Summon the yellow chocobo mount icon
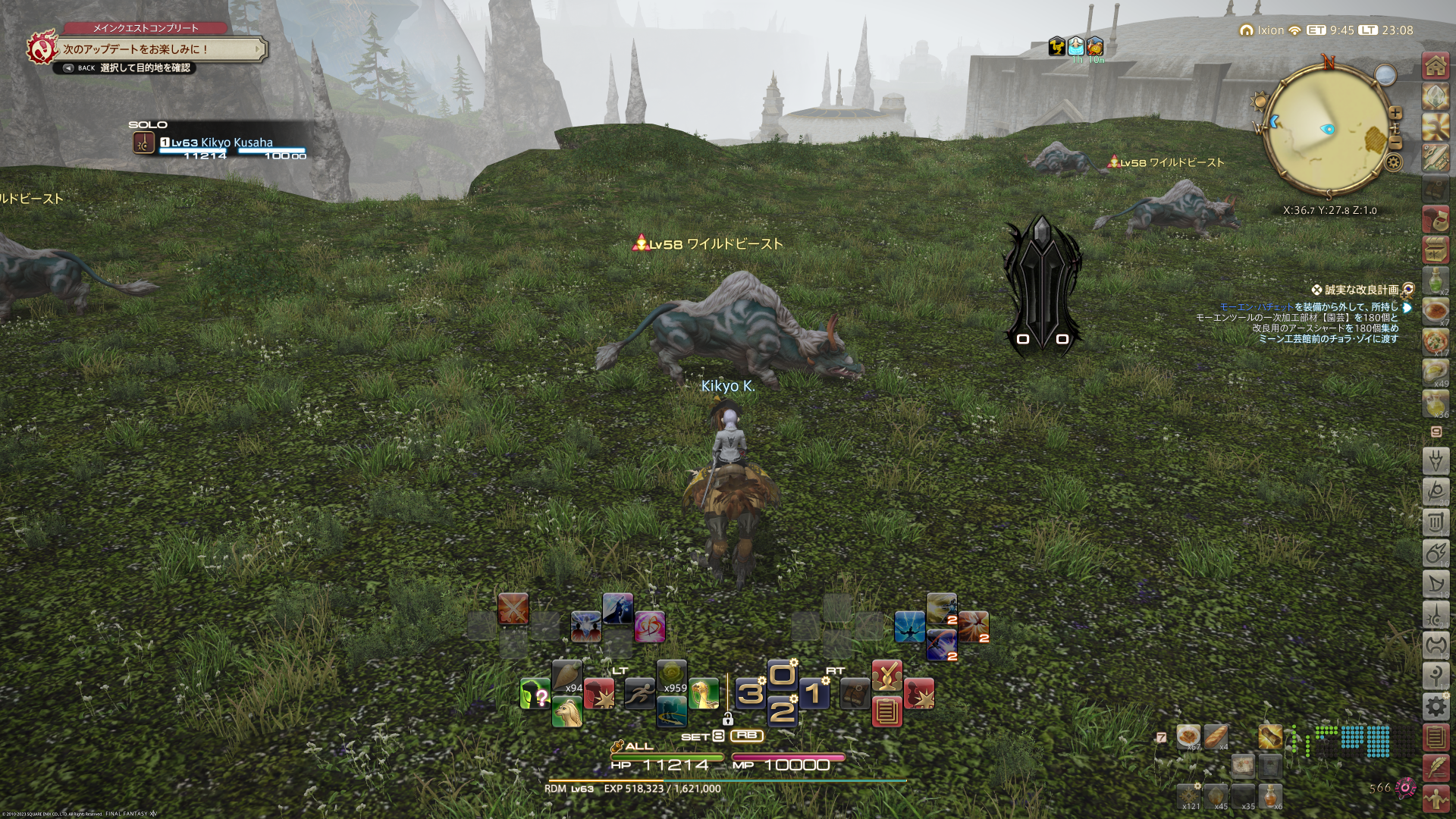This screenshot has height=819, width=1456. 704,693
